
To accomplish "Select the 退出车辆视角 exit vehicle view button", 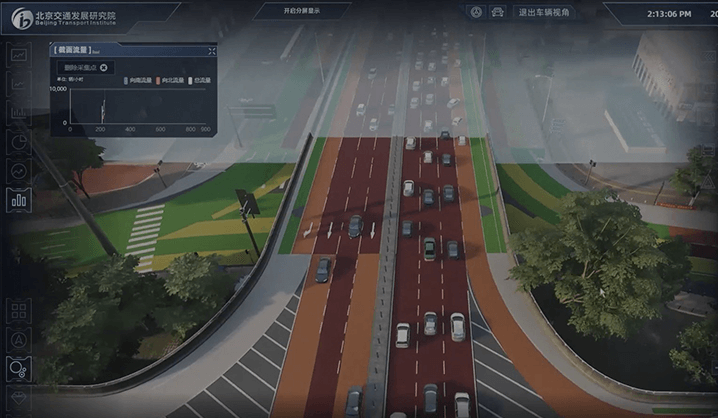I will [x=547, y=13].
